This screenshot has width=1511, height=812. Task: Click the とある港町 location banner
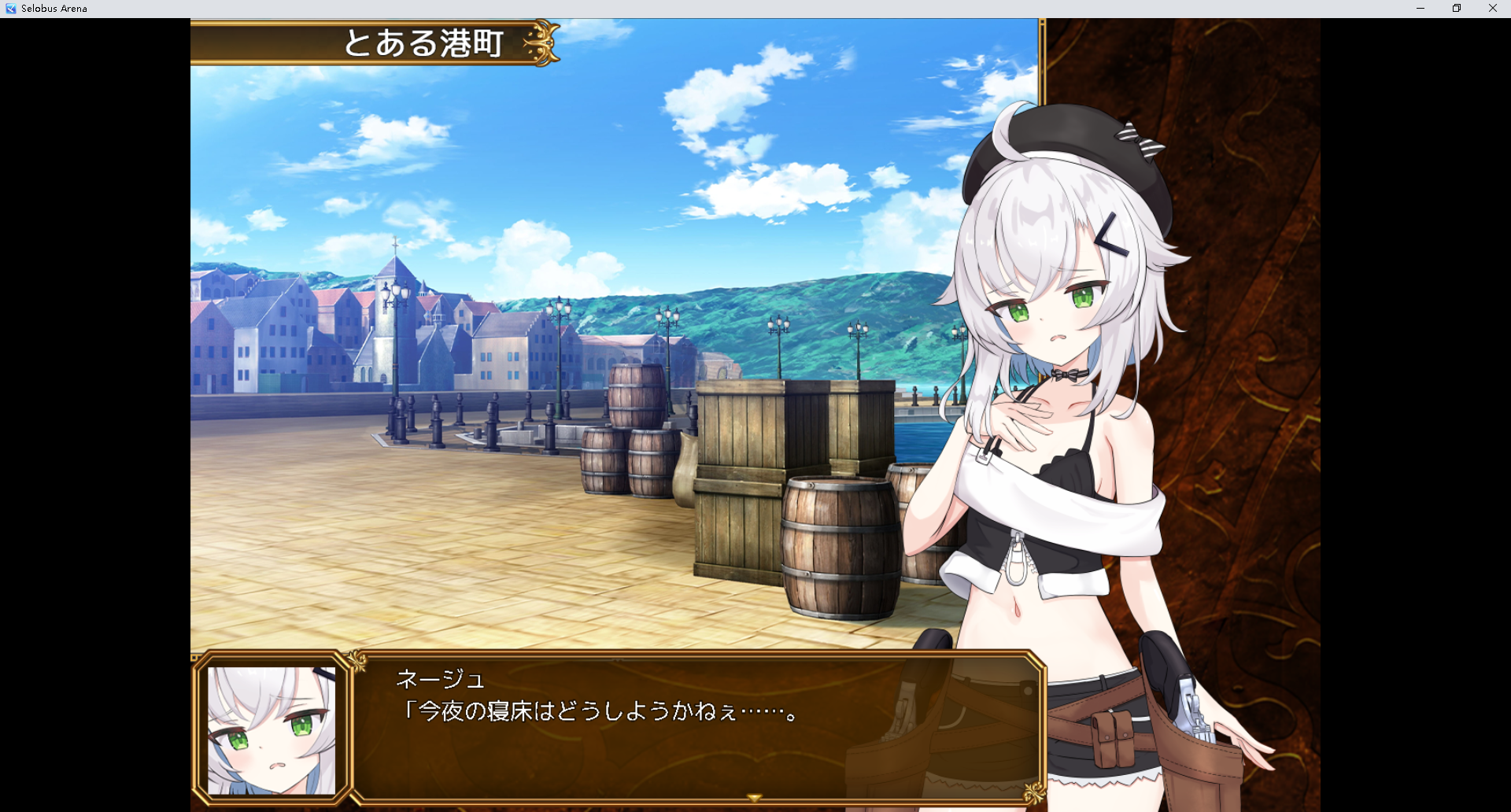coord(425,43)
